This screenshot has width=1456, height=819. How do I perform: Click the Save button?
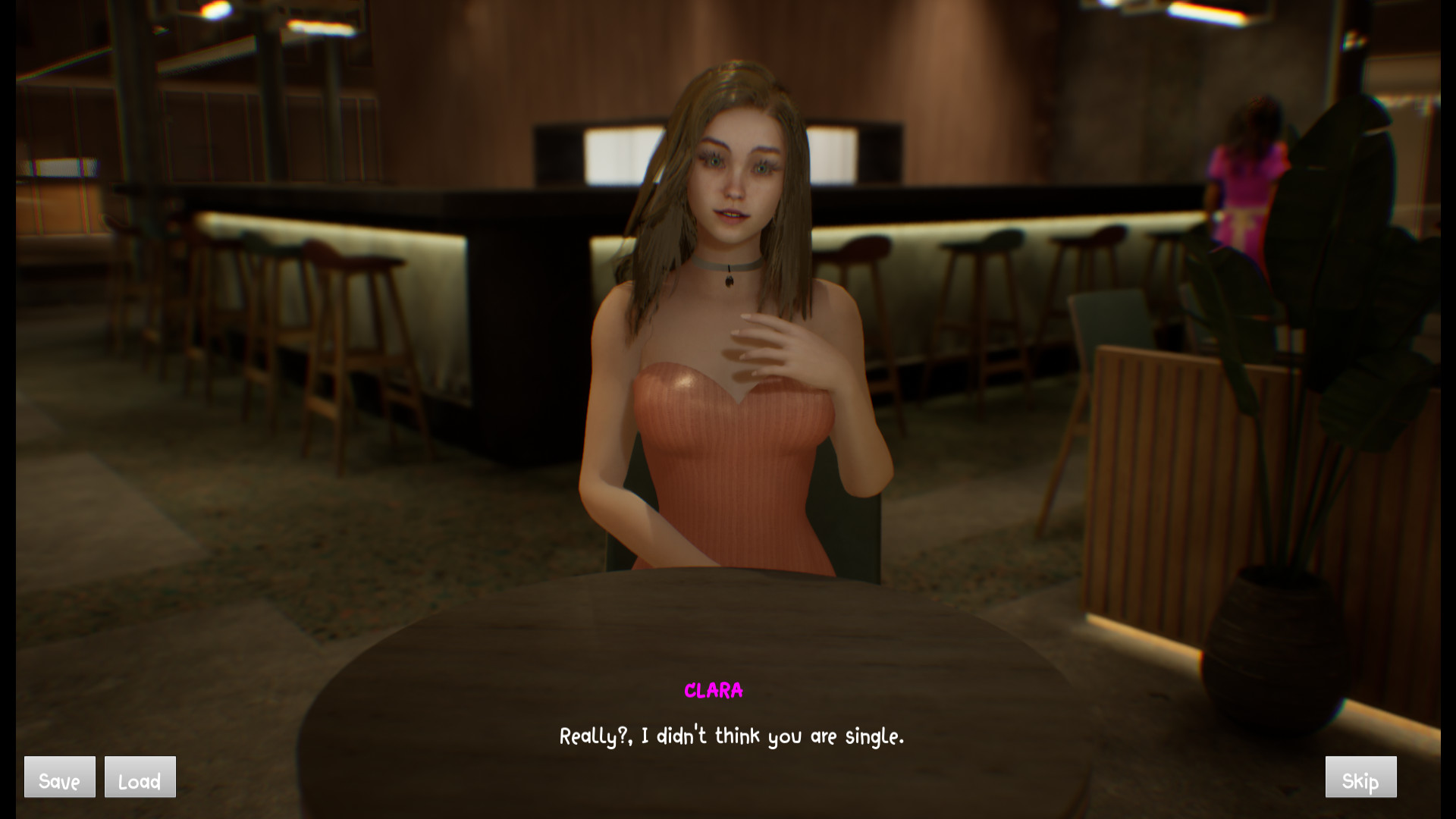[59, 777]
